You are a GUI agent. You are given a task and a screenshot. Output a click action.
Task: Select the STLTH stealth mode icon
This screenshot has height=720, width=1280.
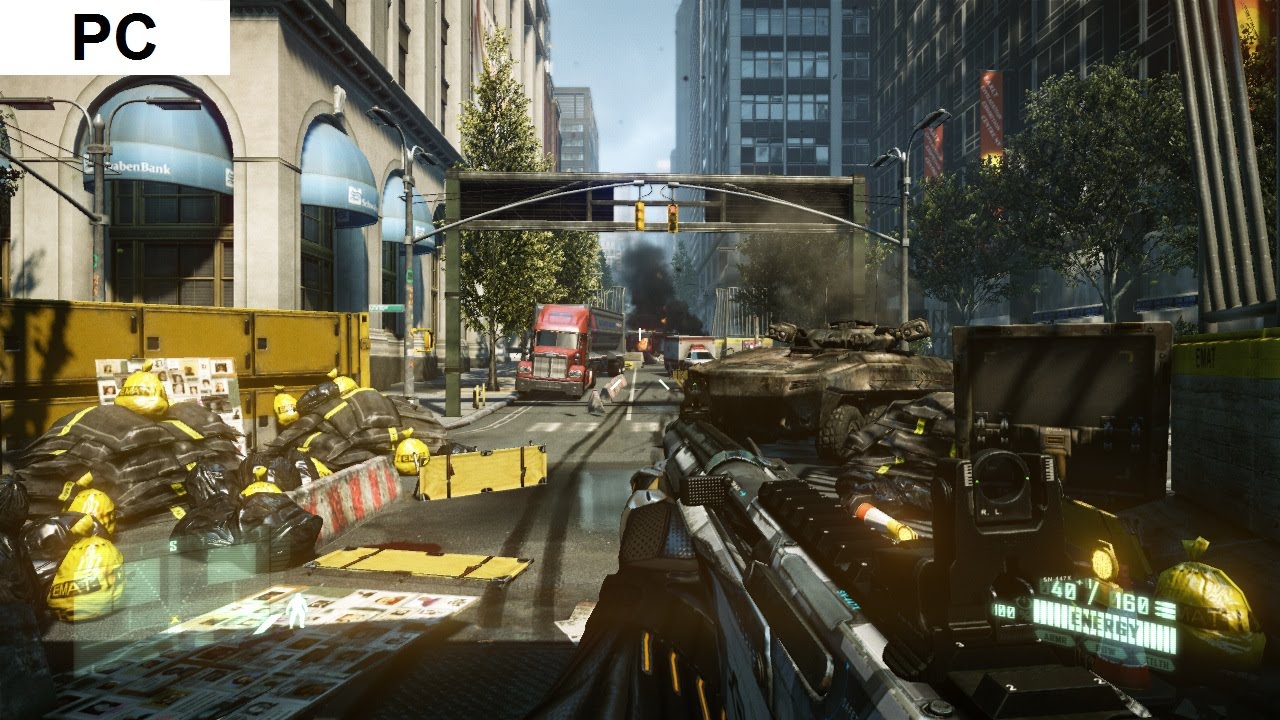pyautogui.click(x=1157, y=661)
